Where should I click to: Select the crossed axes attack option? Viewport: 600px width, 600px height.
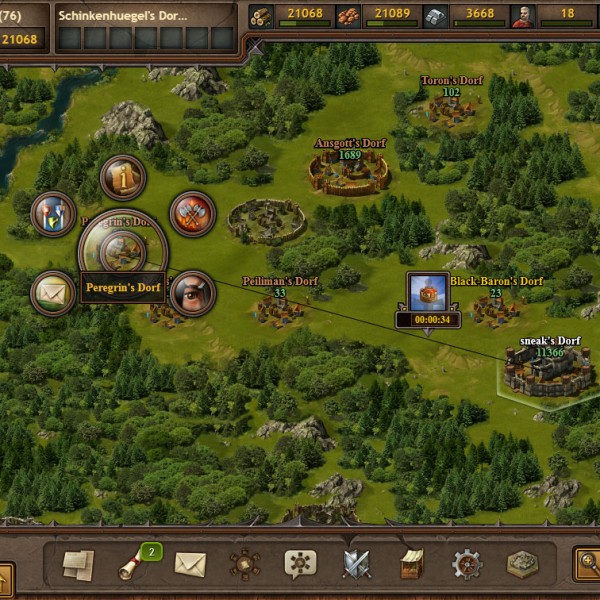pos(192,213)
